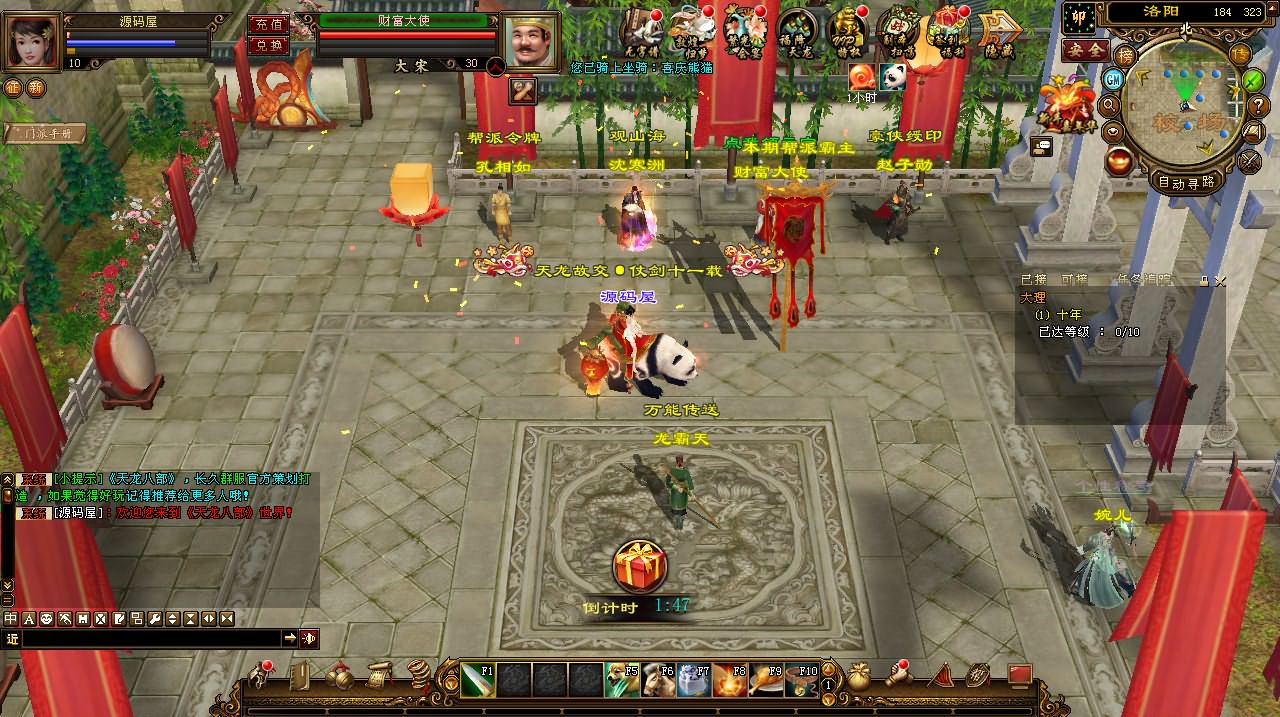
Task: Click the minimap magnifier search button
Action: click(x=1108, y=104)
